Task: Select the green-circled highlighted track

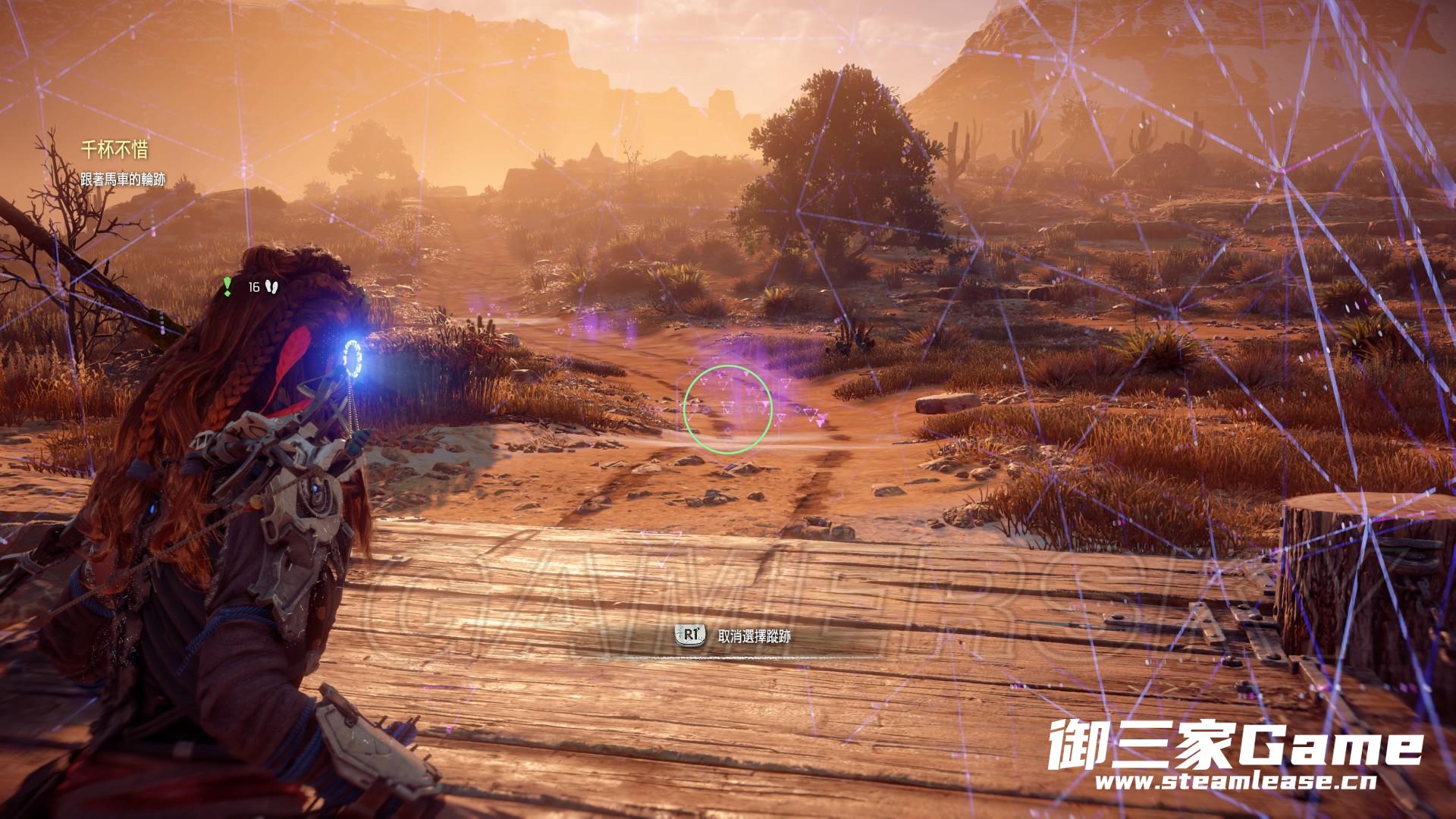Action: (727, 409)
